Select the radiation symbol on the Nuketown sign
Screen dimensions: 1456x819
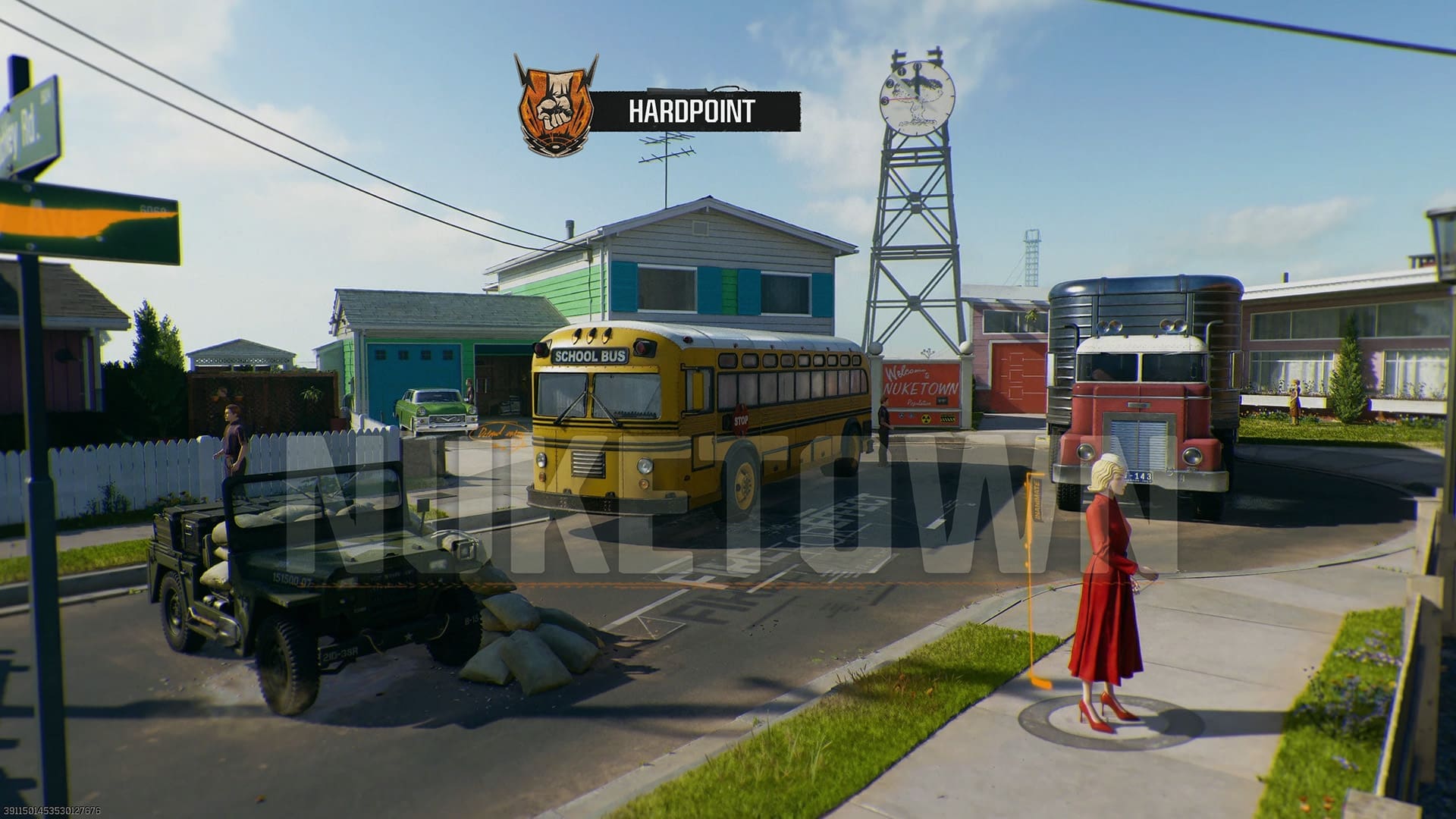(925, 419)
